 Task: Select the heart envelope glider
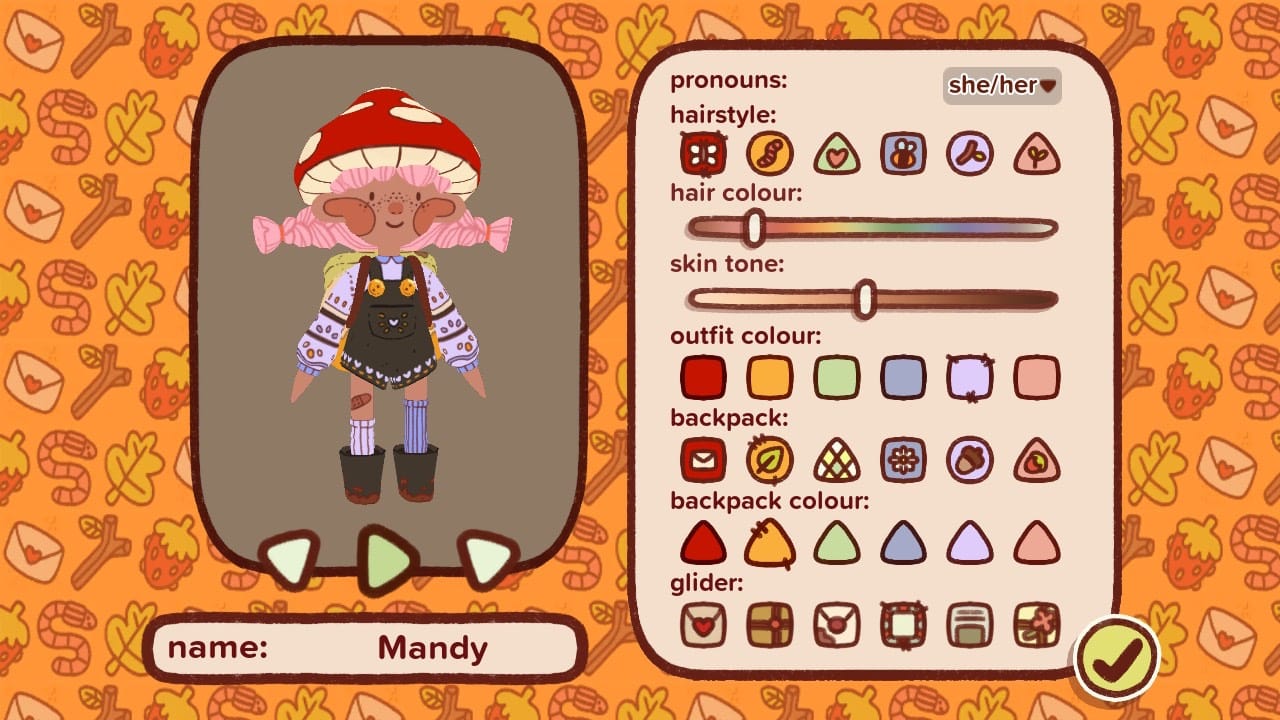point(703,624)
